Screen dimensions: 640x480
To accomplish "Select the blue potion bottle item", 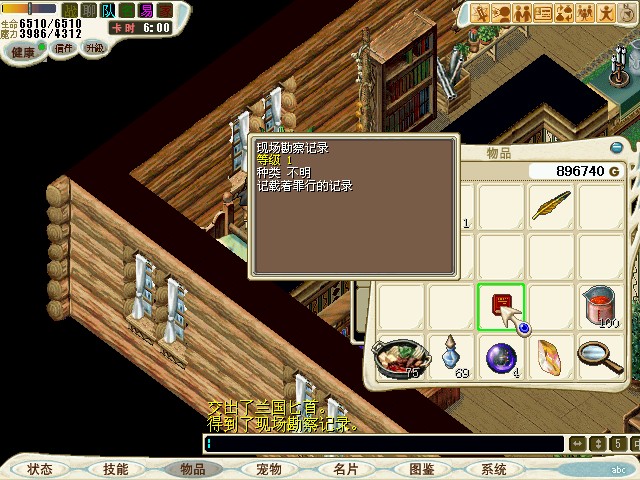I will pyautogui.click(x=450, y=356).
